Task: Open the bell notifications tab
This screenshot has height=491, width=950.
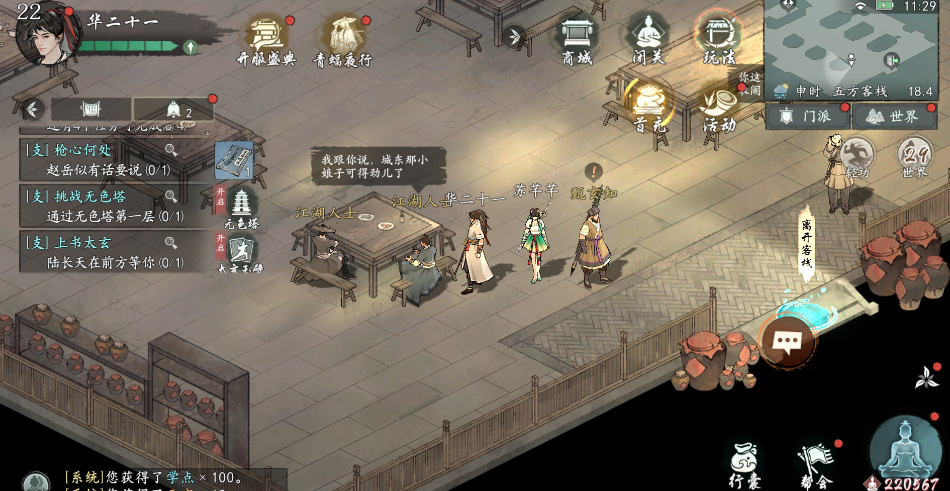Action: (173, 109)
